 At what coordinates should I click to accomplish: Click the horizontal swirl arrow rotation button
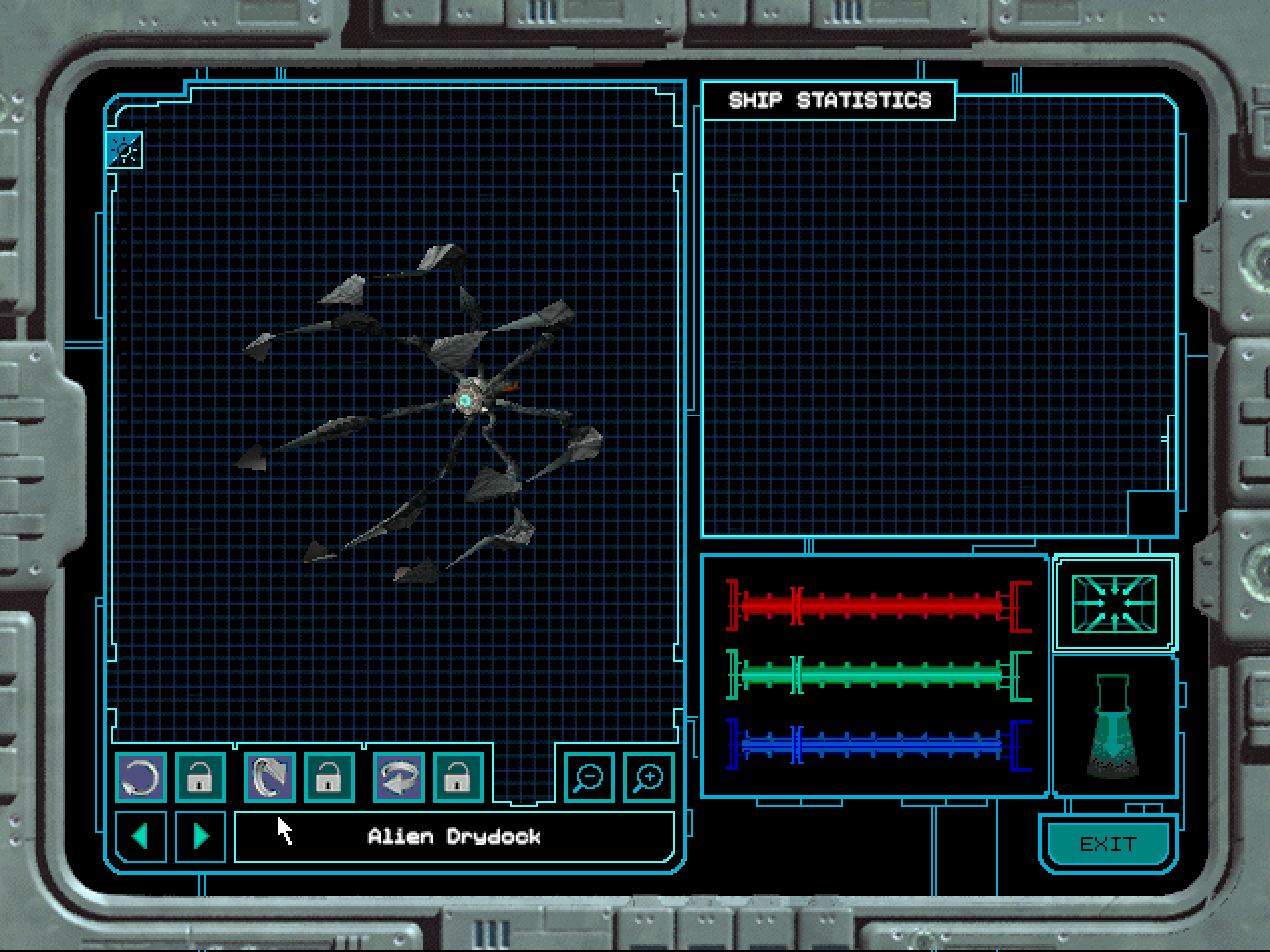(x=399, y=776)
